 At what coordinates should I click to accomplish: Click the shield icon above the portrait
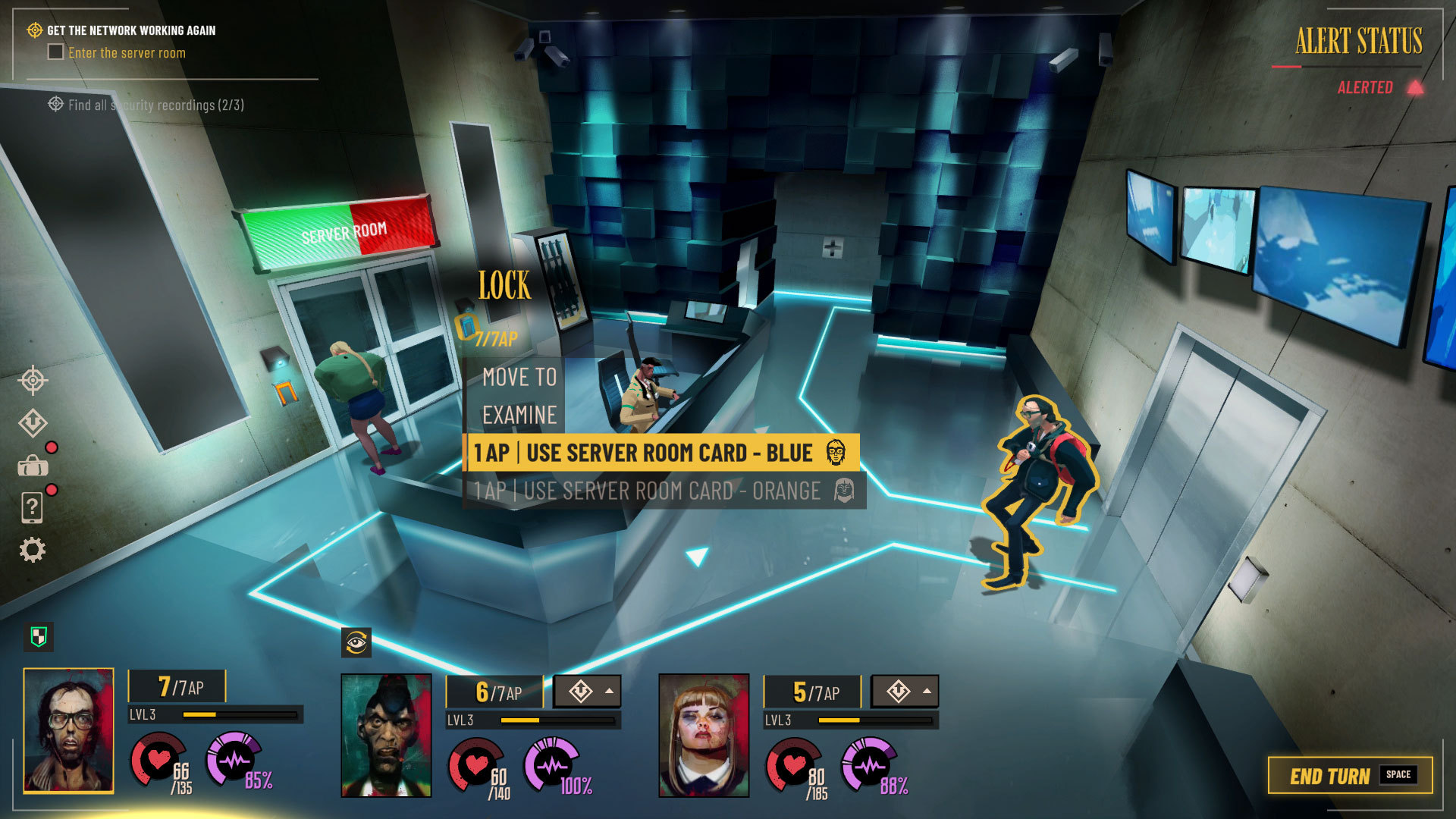39,636
